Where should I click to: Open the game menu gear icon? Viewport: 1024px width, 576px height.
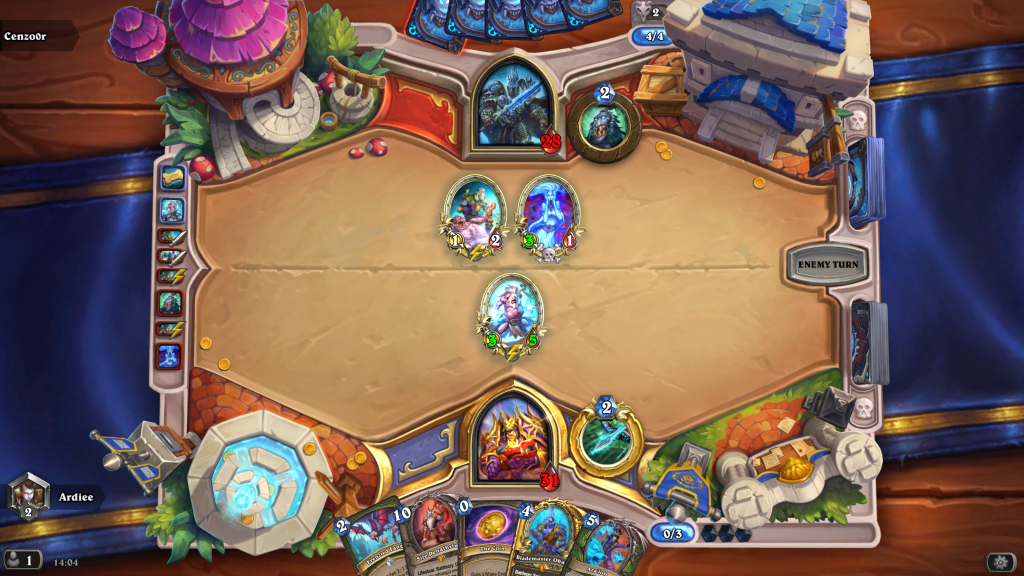(1000, 562)
